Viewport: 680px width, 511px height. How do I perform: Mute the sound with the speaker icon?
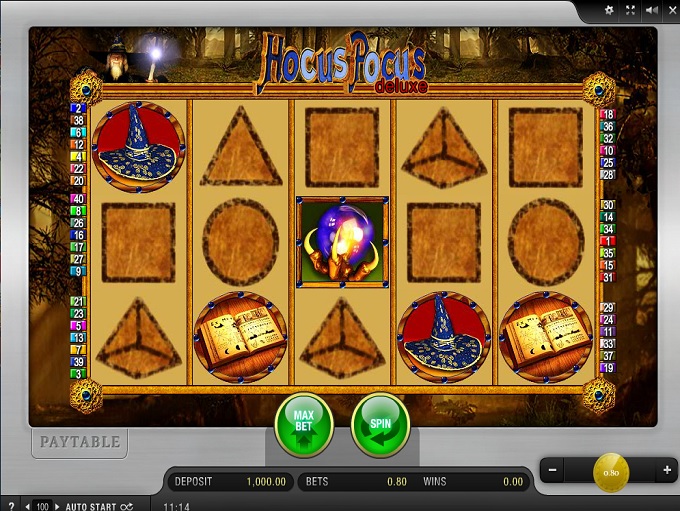point(651,10)
